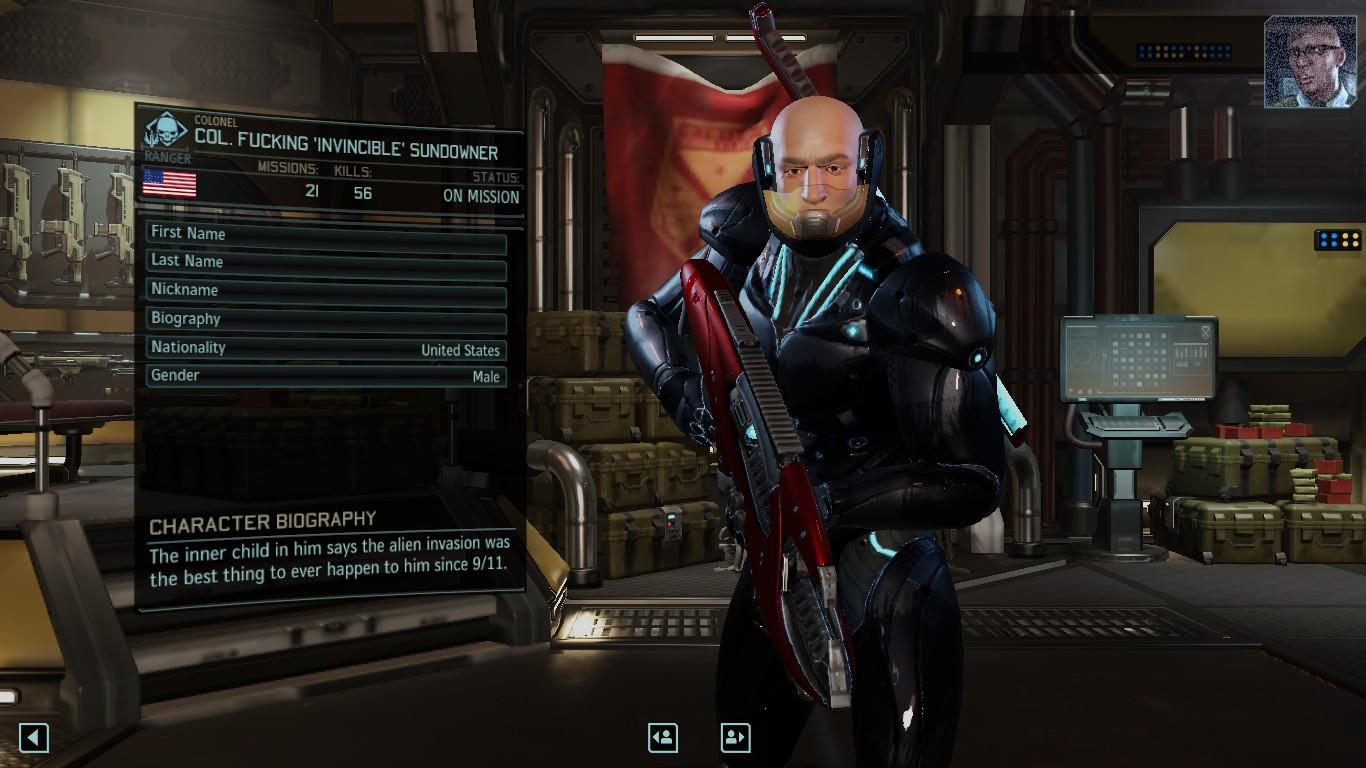Click the KILLS counter showing 56
Image resolution: width=1366 pixels, height=768 pixels.
point(362,194)
